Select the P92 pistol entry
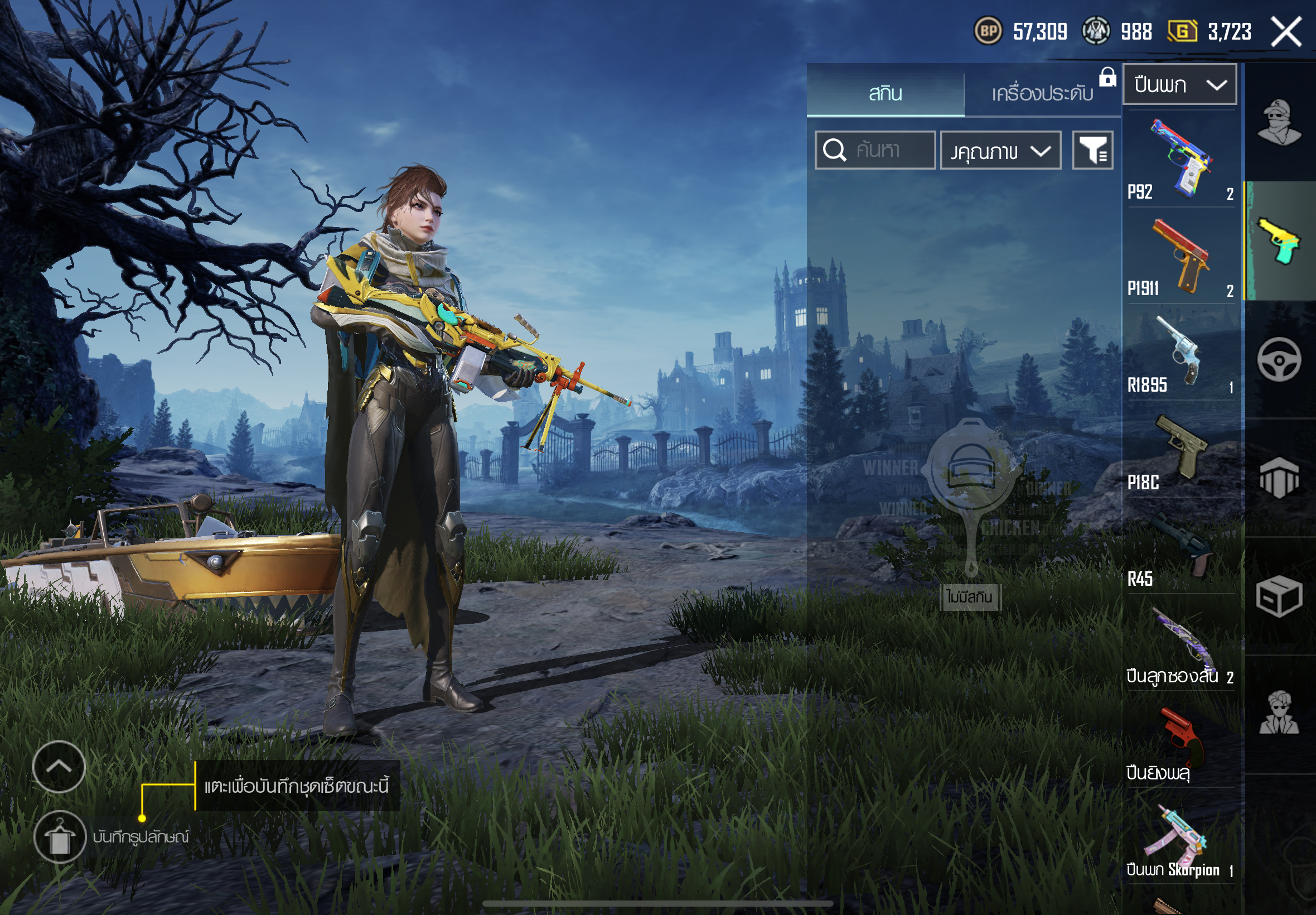 point(1180,160)
